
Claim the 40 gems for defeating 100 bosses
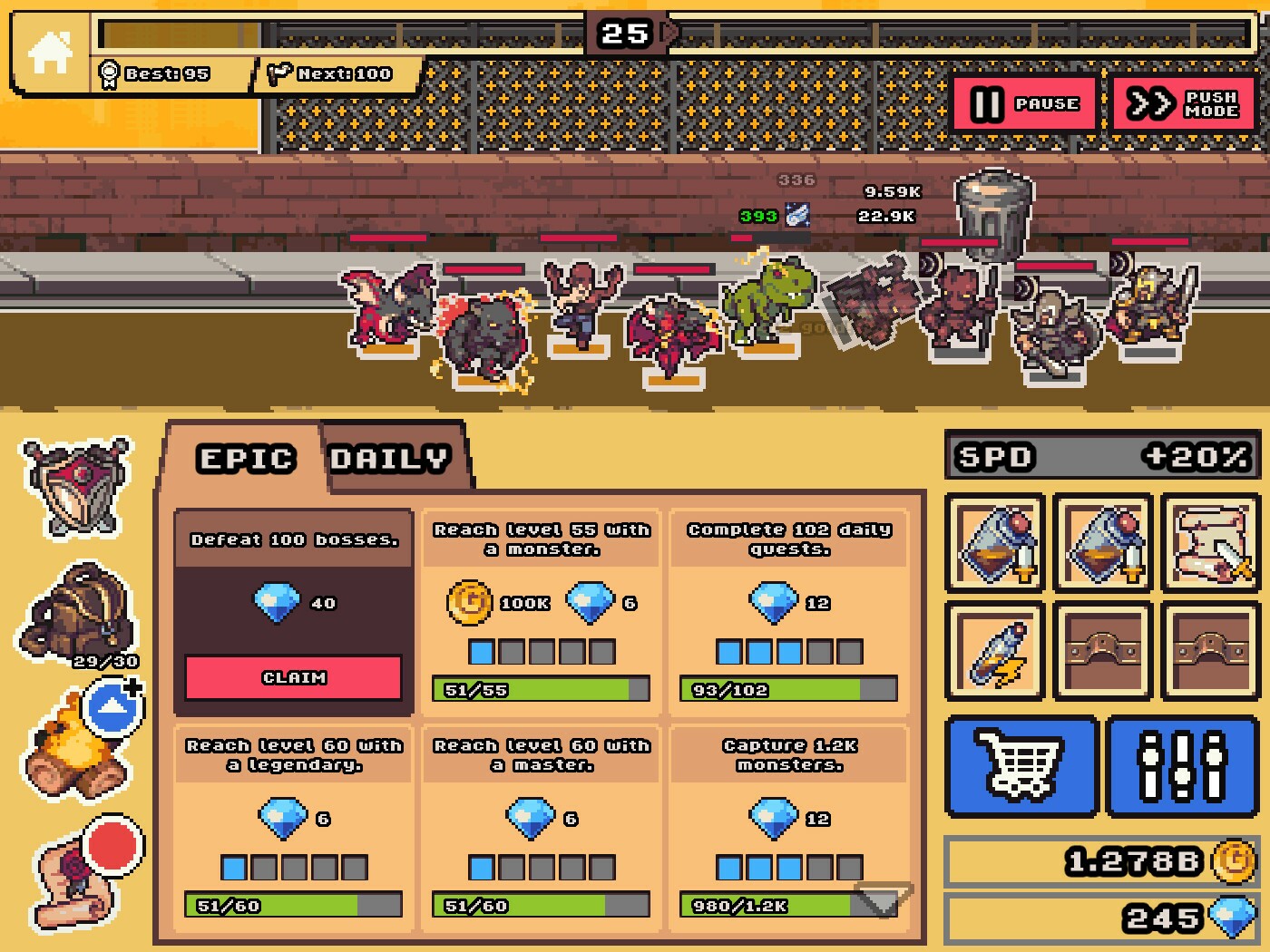[292, 675]
